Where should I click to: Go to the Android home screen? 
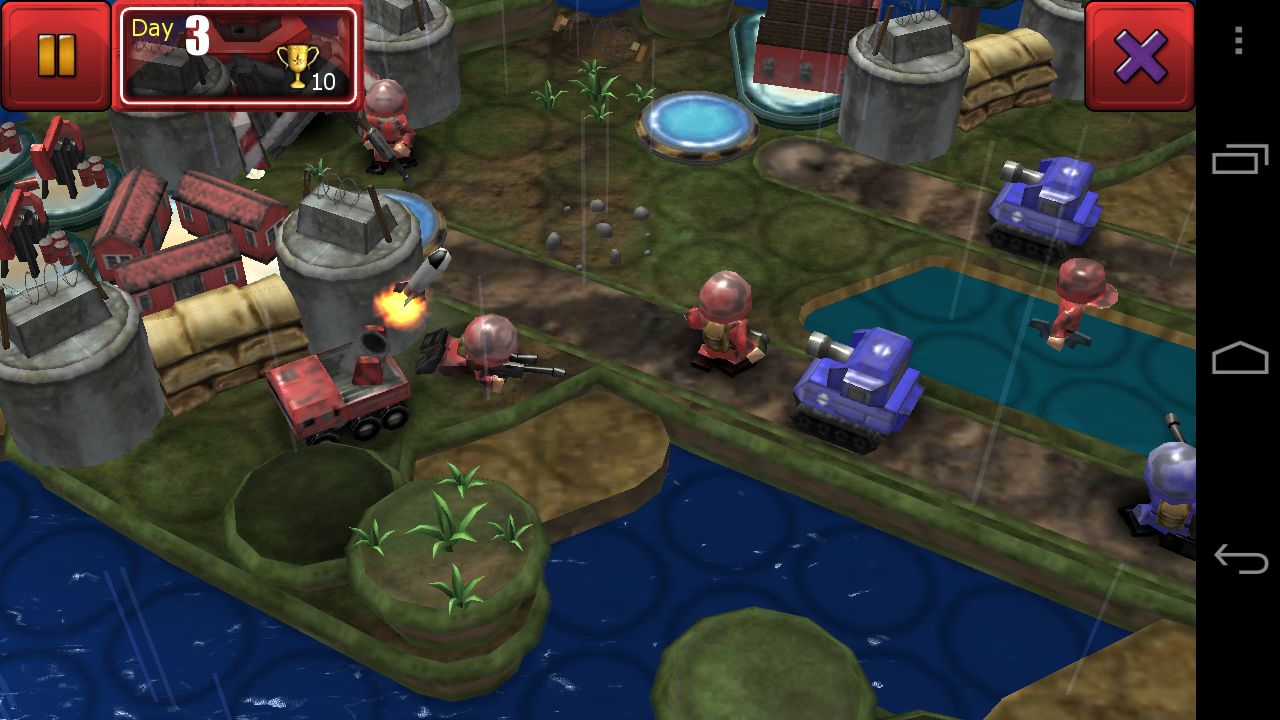tap(1239, 359)
